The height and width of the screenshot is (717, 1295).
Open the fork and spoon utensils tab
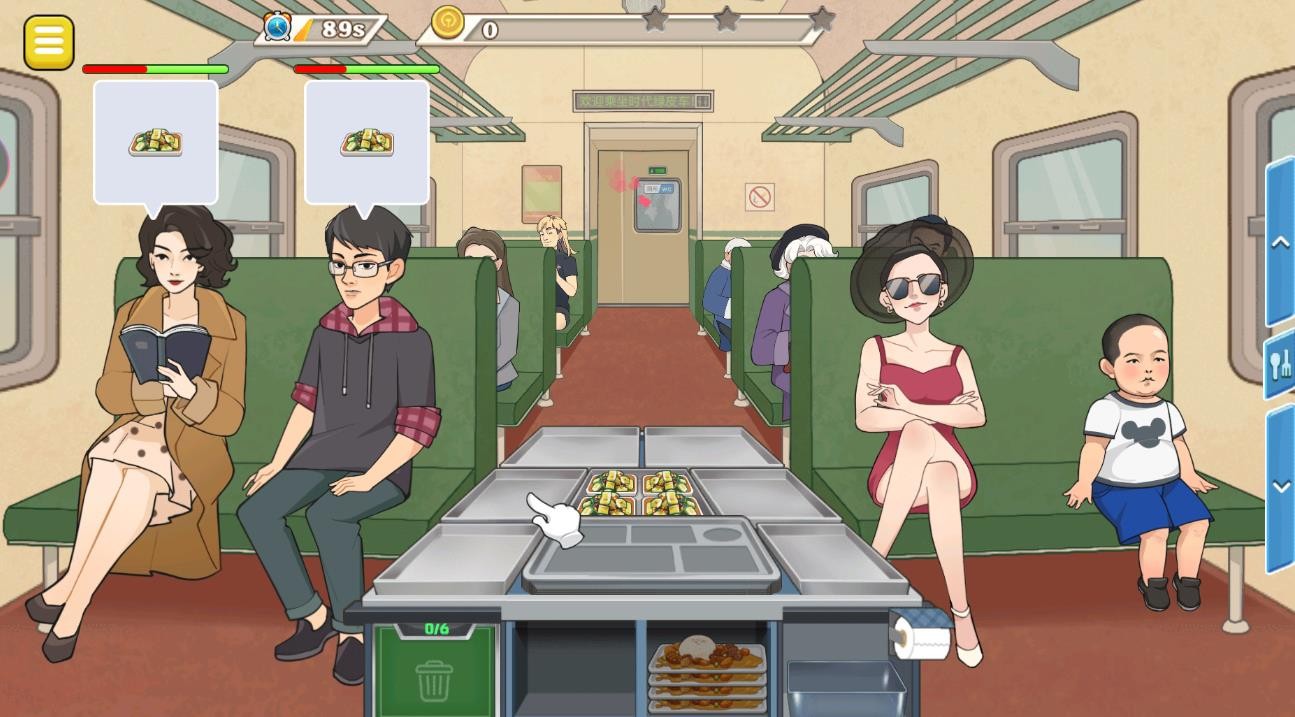(x=1279, y=364)
